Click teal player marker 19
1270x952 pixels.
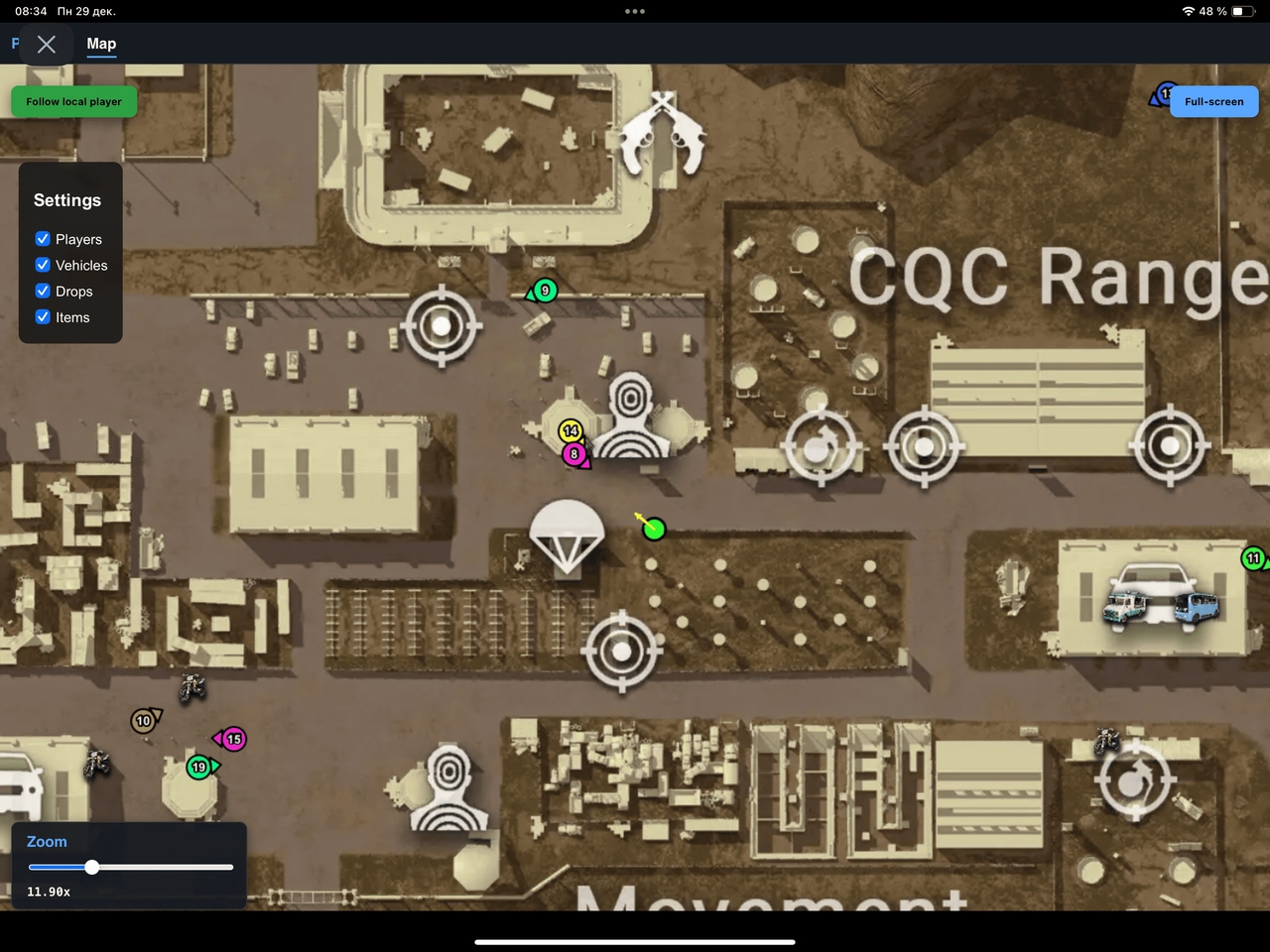[x=199, y=767]
